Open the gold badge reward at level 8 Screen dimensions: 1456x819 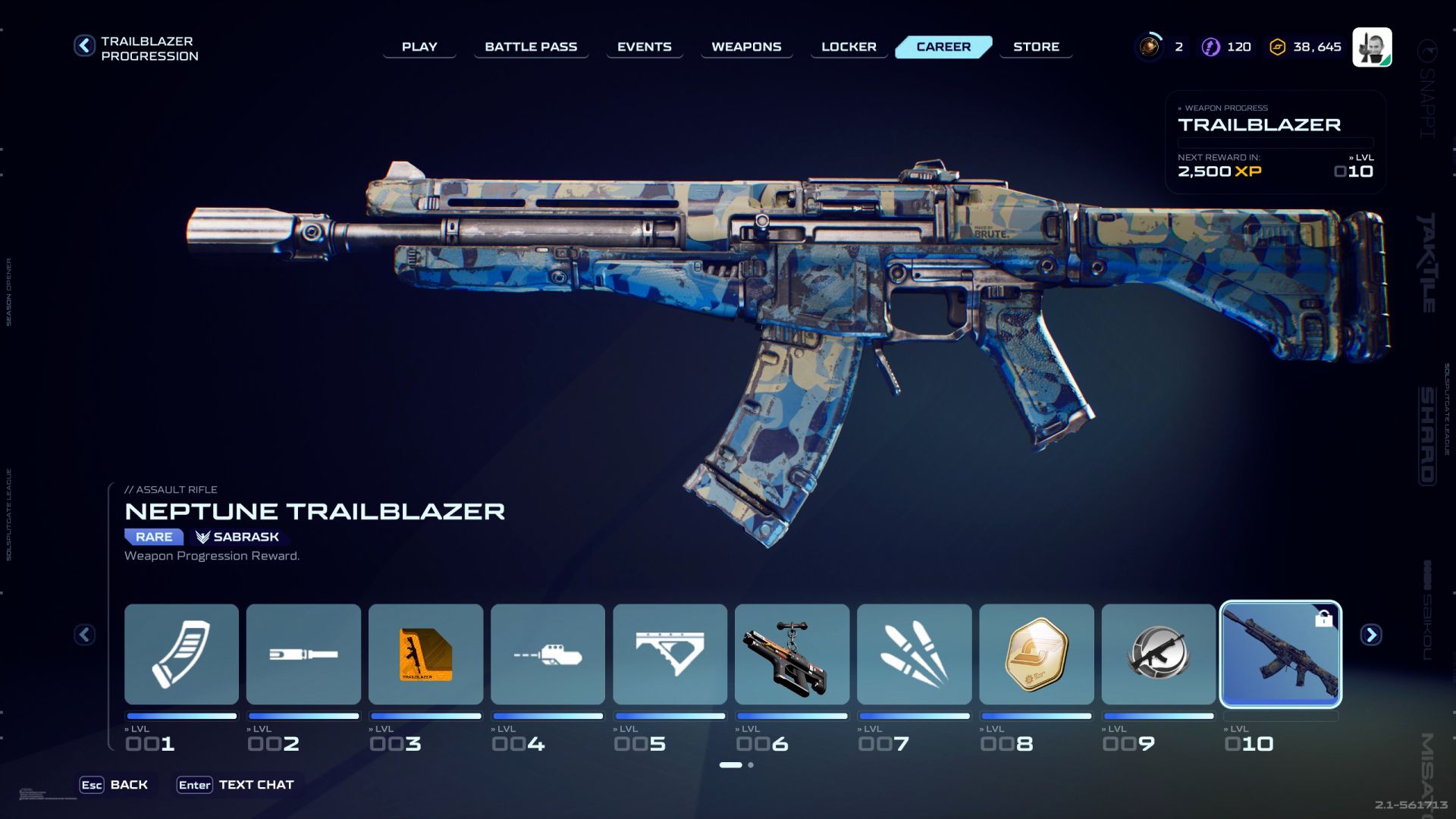(x=1037, y=654)
